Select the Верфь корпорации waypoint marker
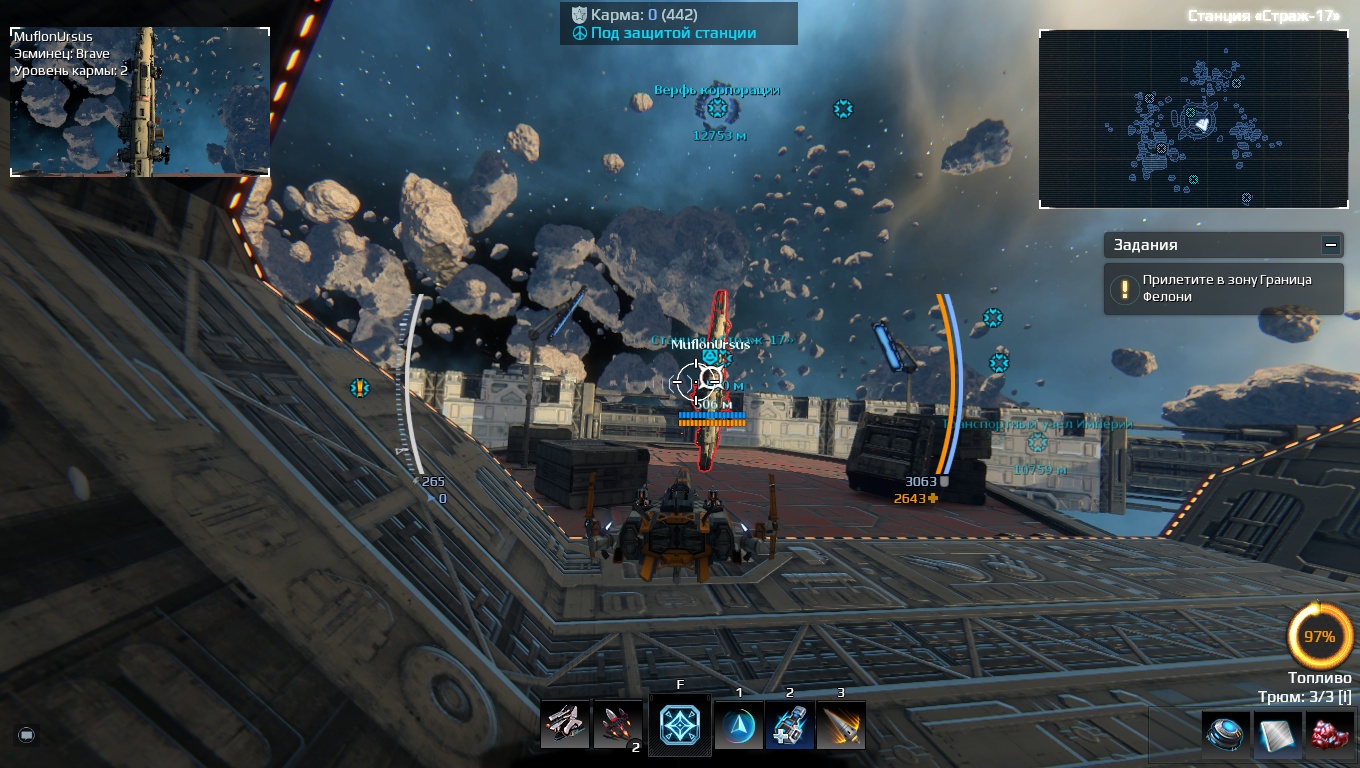The height and width of the screenshot is (768, 1360). [717, 109]
